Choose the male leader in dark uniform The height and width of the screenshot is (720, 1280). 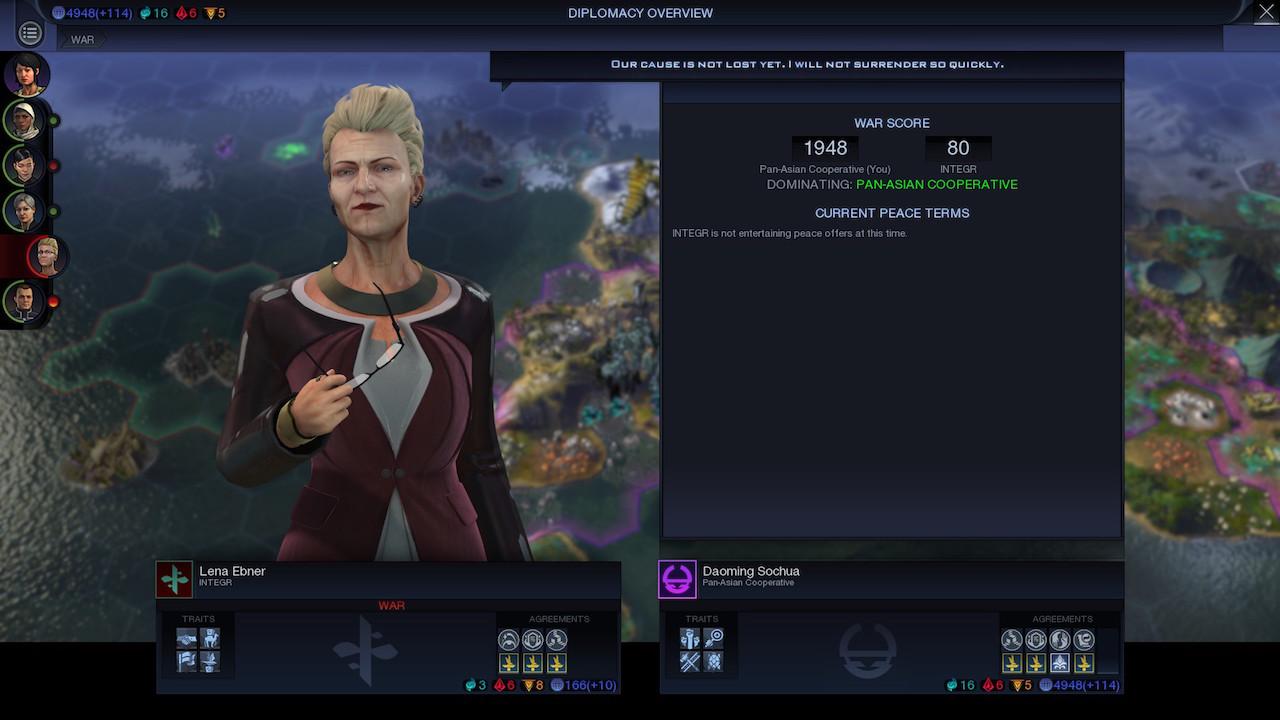coord(24,301)
